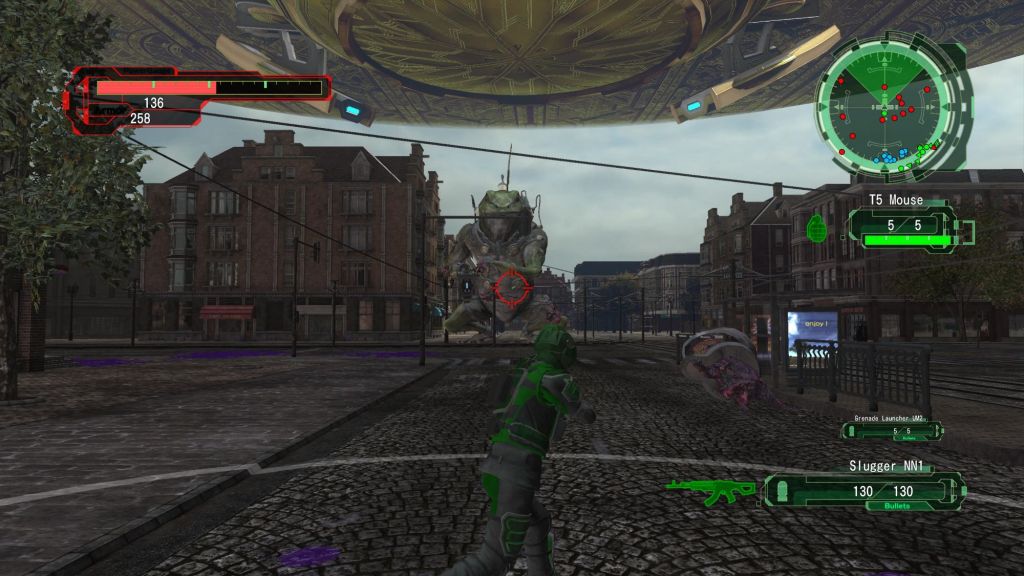Select the T5 Mouse weapon panel
This screenshot has width=1024, height=576.
899,226
